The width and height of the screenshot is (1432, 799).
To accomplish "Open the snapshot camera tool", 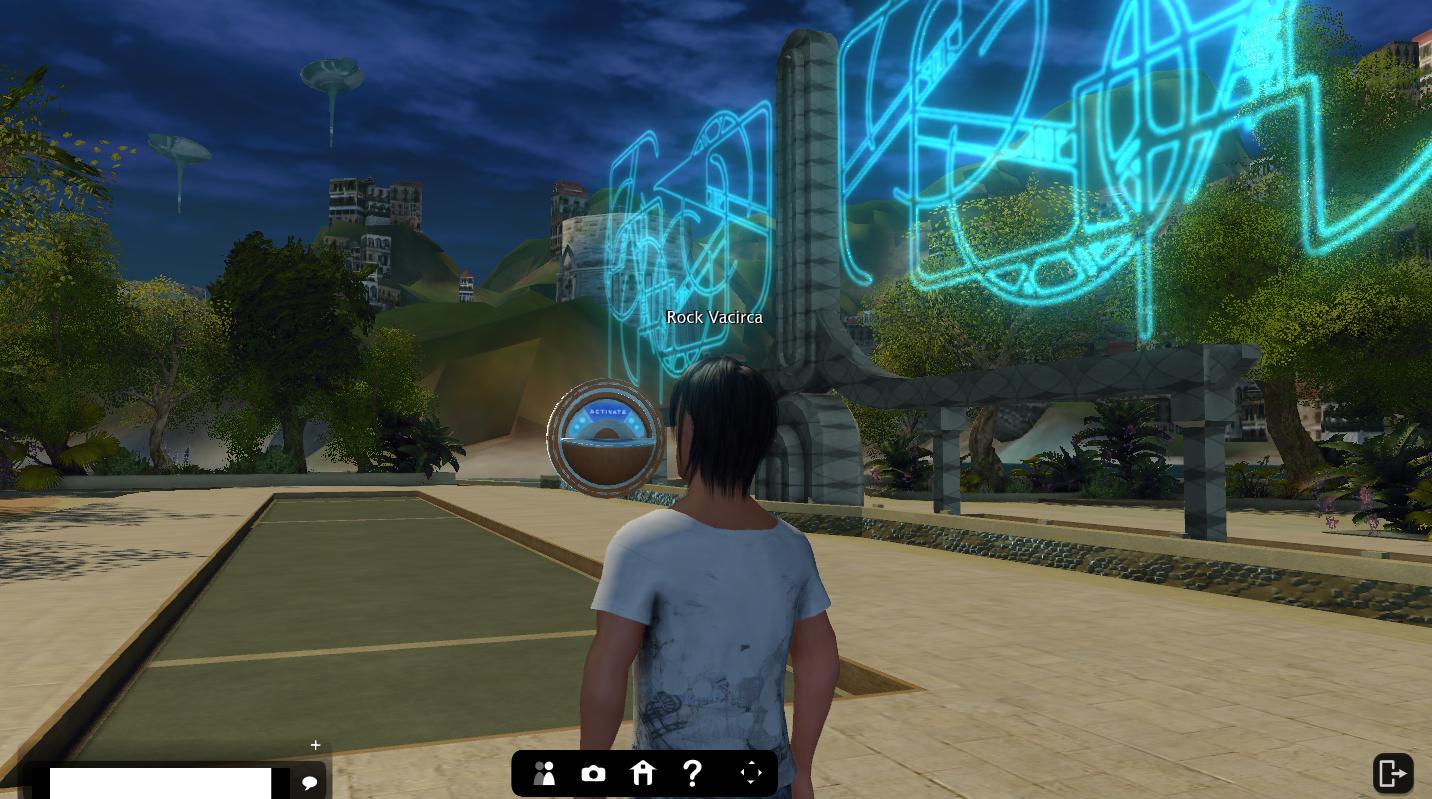I will click(593, 773).
